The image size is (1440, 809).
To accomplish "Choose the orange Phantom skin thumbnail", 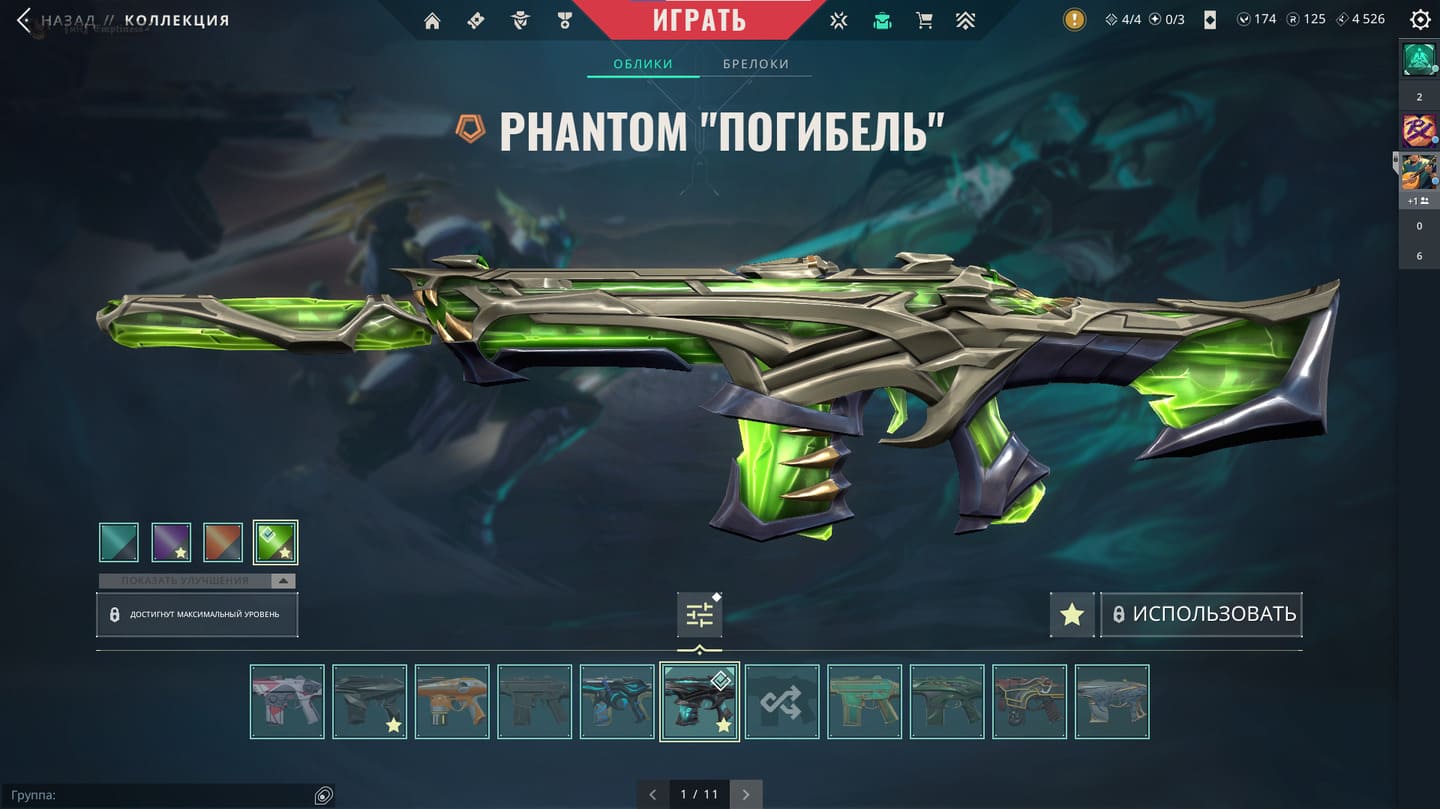I will pos(452,702).
